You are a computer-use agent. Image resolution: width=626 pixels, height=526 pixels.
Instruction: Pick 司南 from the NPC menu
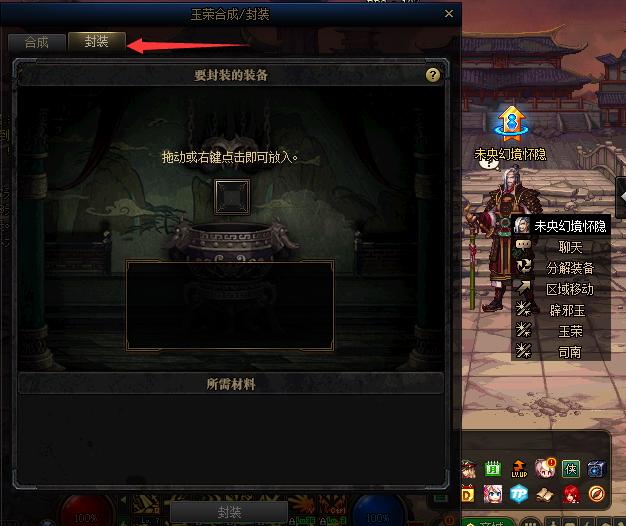[569, 351]
